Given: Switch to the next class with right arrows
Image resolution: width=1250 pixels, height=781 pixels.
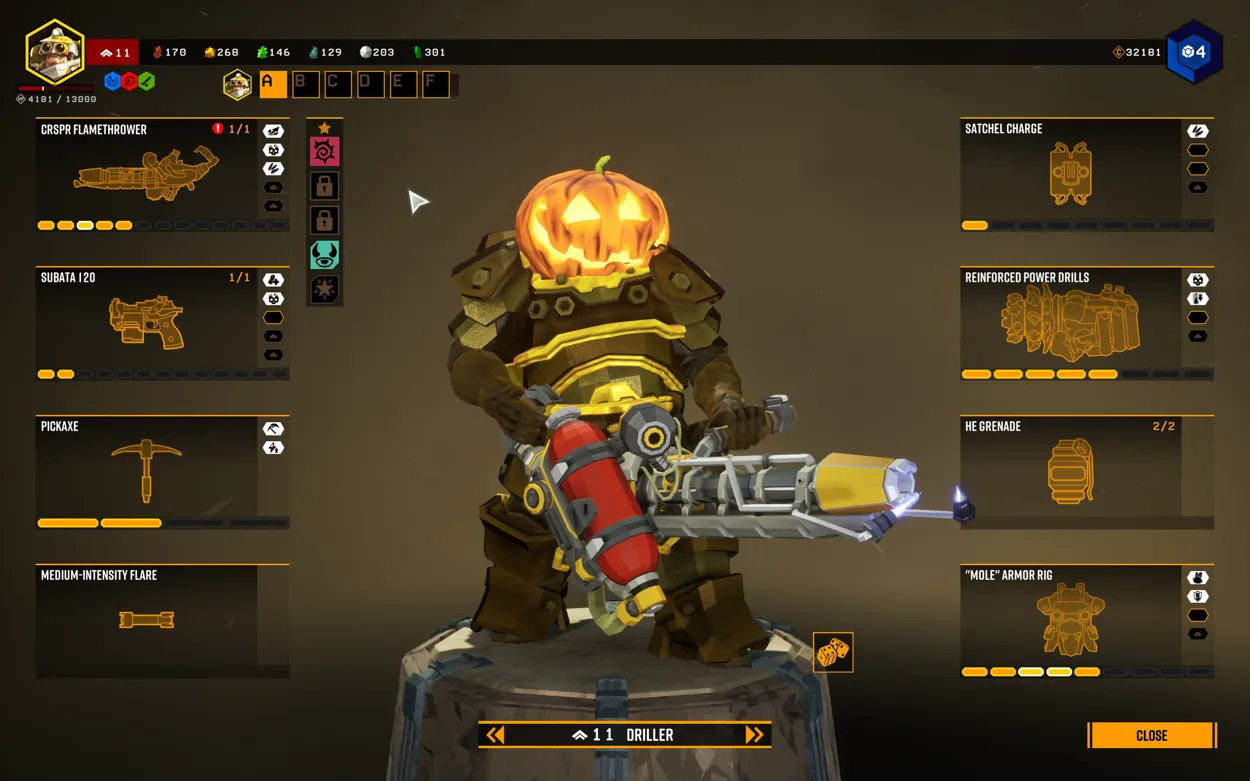Looking at the screenshot, I should [x=755, y=735].
